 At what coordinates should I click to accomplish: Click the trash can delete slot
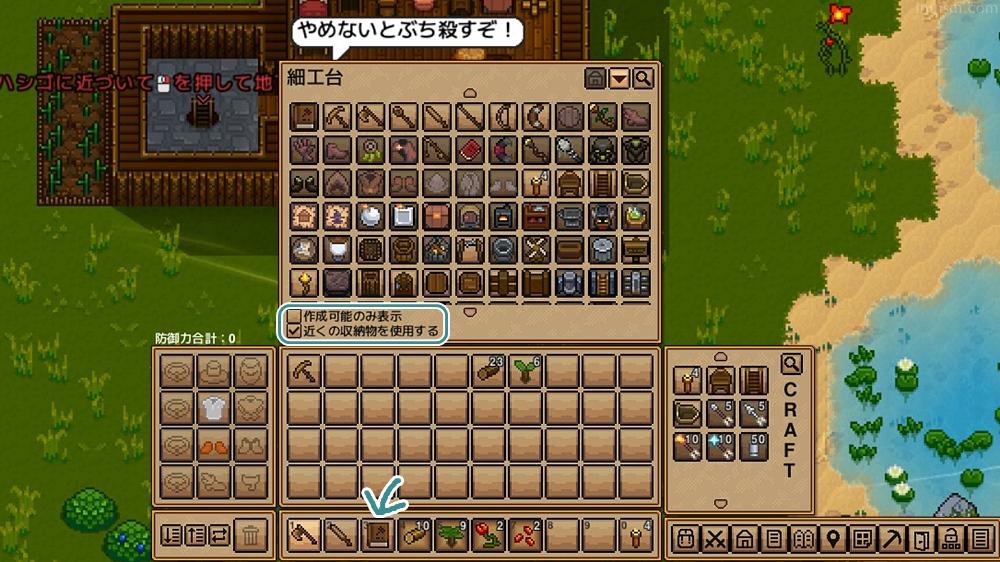click(x=251, y=537)
